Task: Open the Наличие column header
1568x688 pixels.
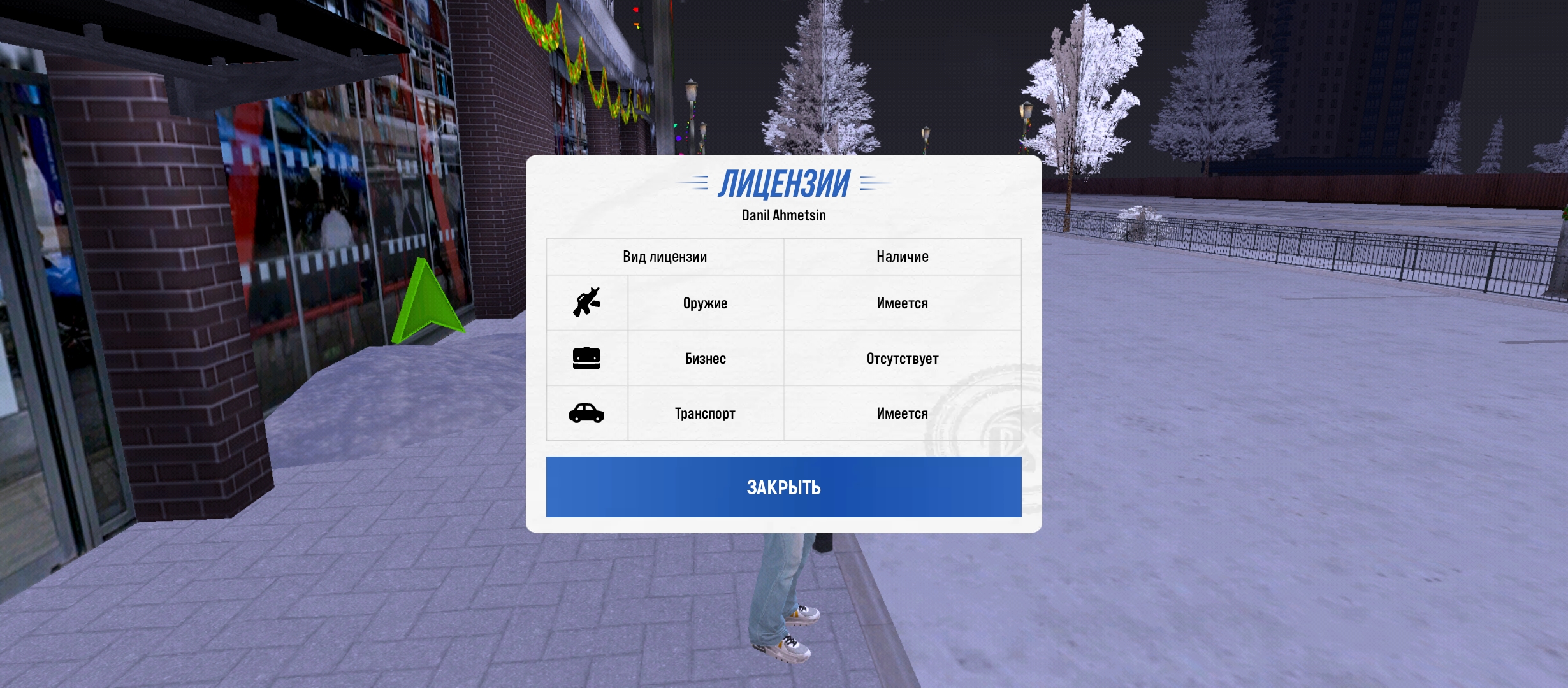Action: (x=901, y=257)
